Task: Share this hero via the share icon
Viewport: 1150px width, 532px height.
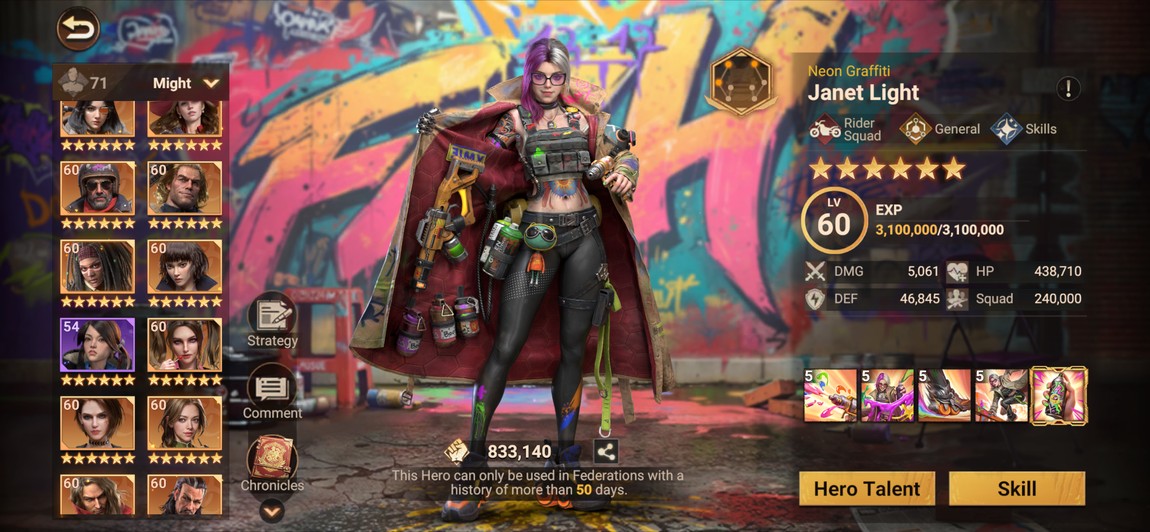Action: pos(606,451)
